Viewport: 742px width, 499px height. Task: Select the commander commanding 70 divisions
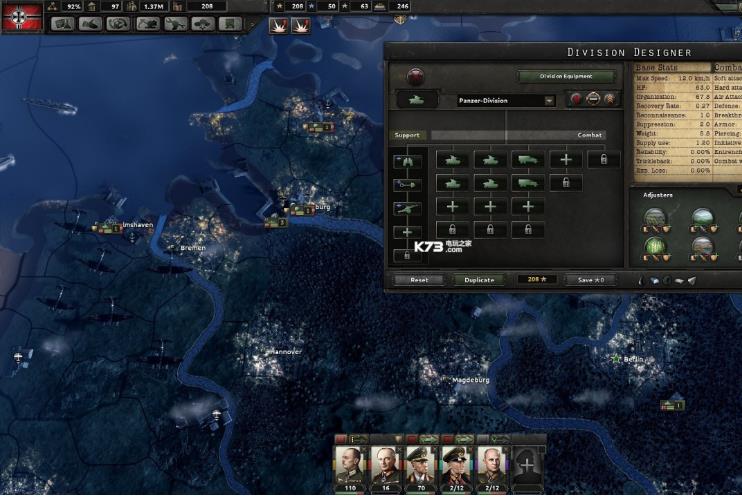(x=421, y=465)
